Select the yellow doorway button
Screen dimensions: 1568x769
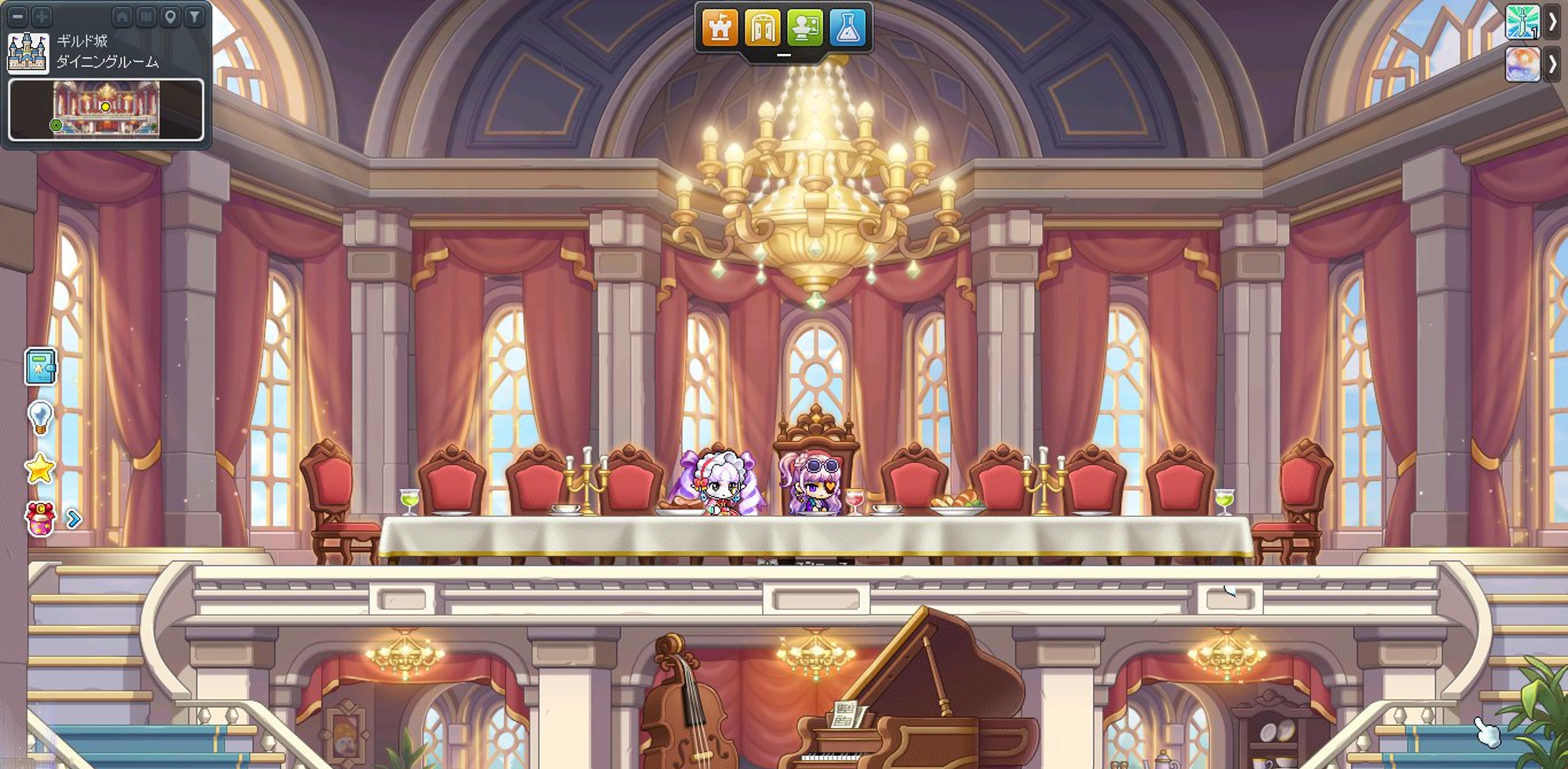(x=762, y=28)
